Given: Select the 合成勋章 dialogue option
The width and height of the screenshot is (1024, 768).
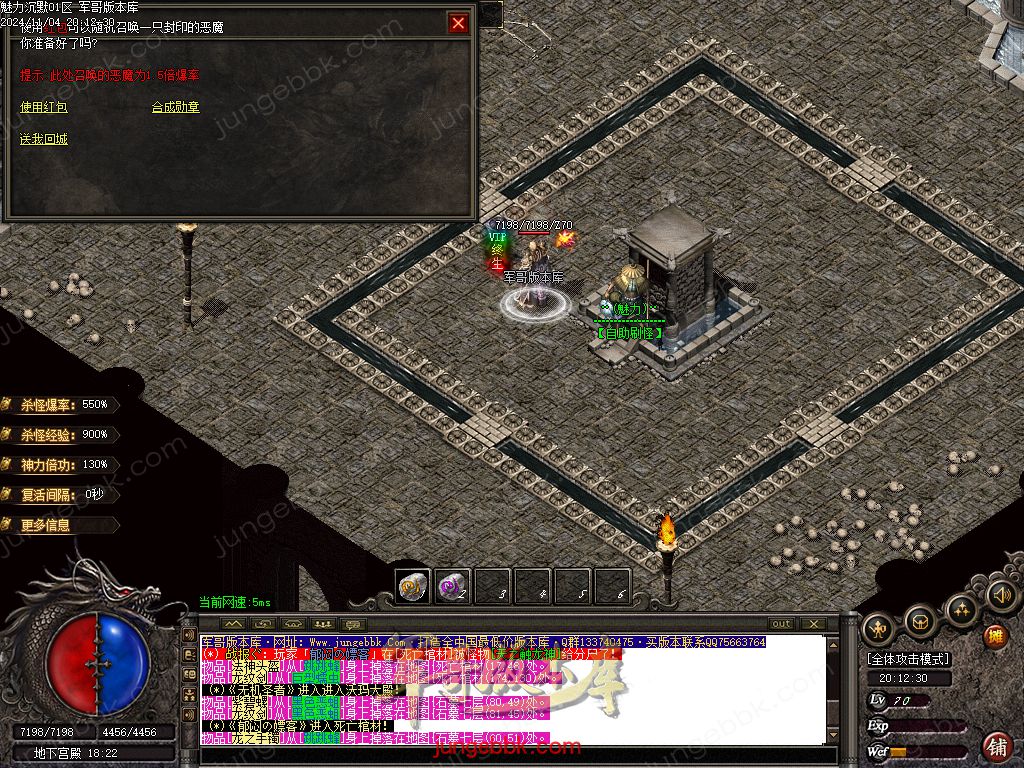Looking at the screenshot, I should click(x=175, y=107).
